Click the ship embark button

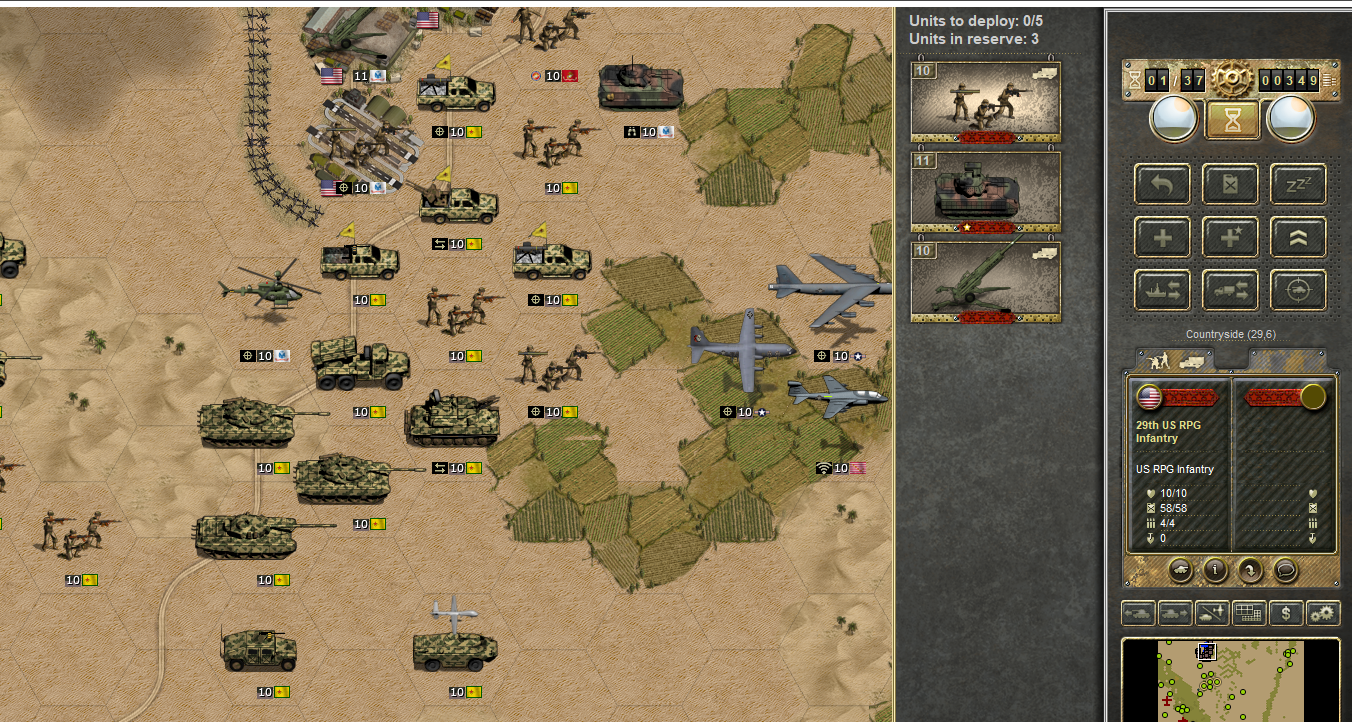[x=1161, y=290]
